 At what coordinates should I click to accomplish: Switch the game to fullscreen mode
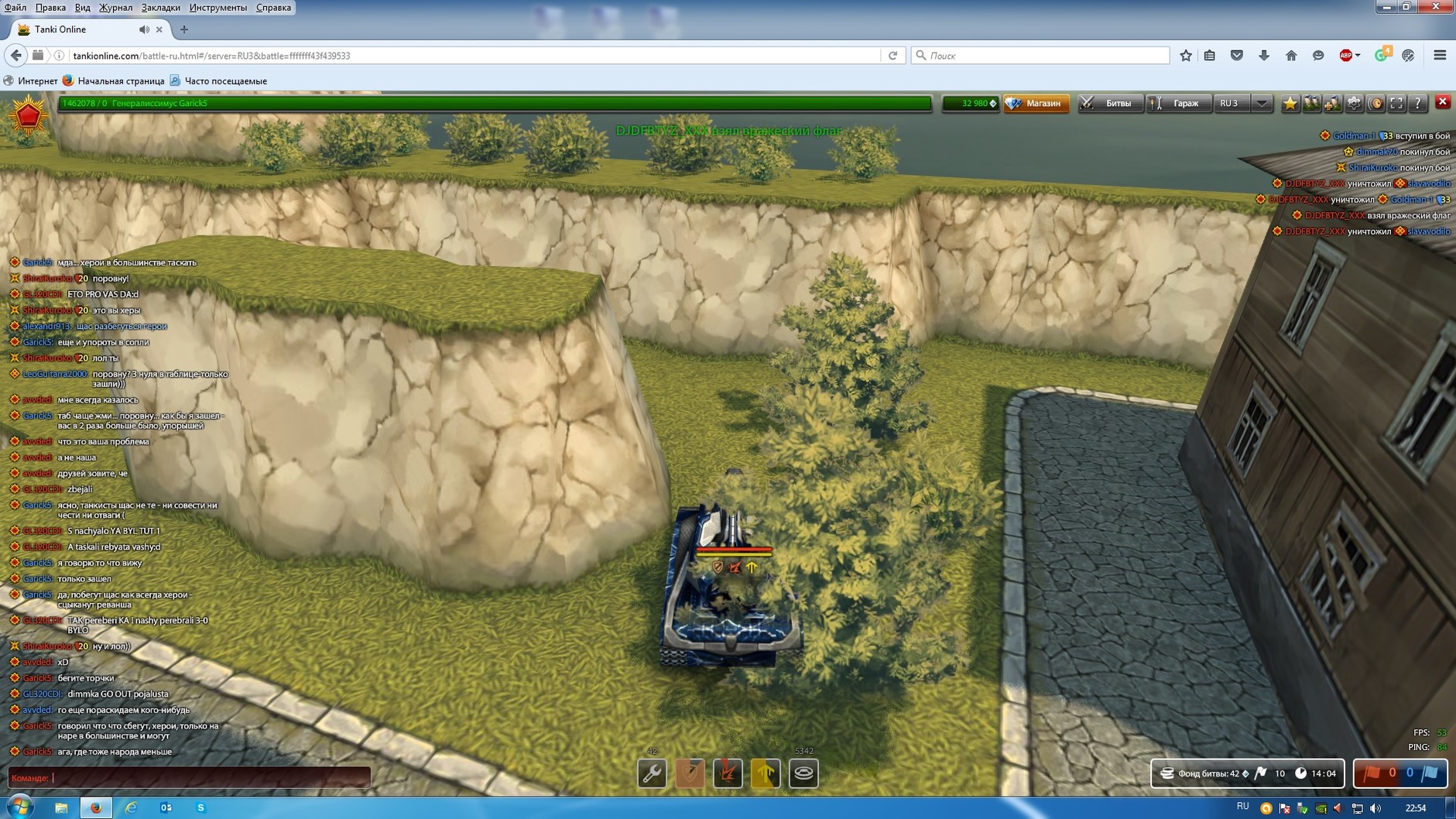[1396, 103]
